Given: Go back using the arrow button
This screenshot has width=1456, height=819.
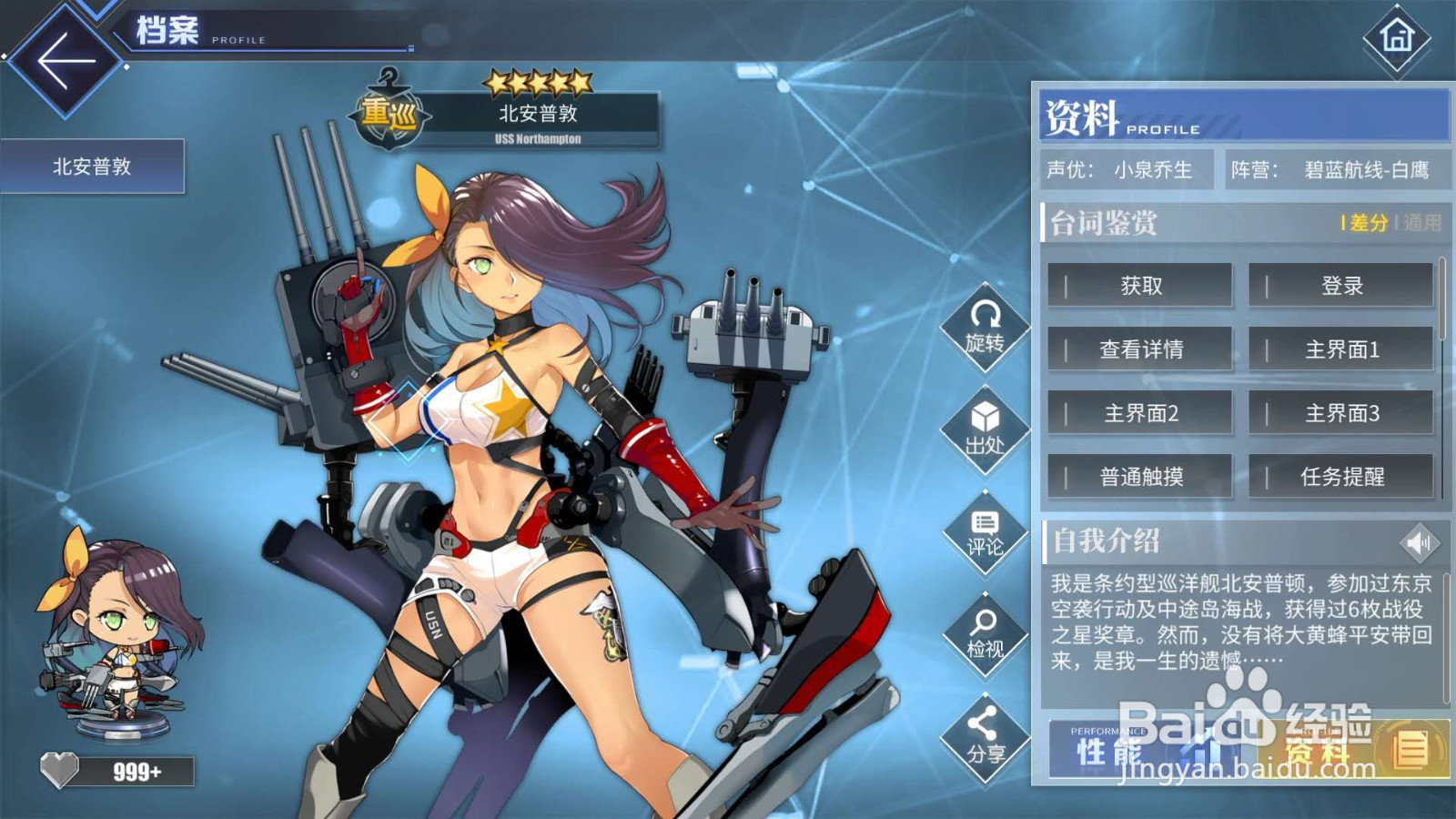Looking at the screenshot, I should (64, 62).
